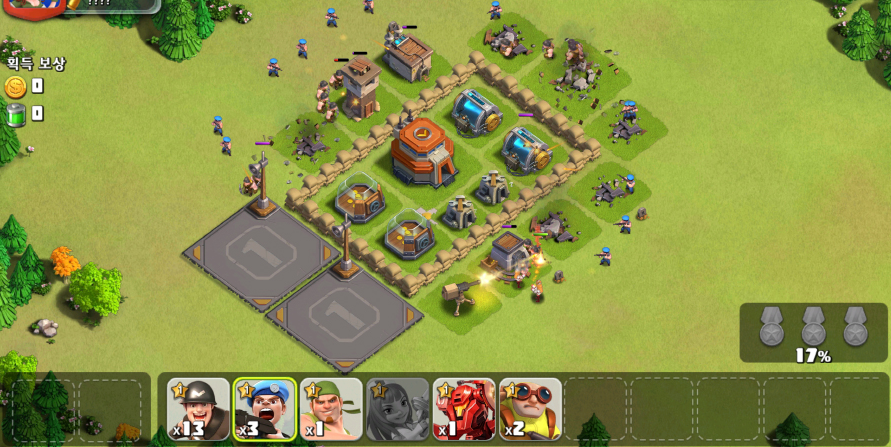The image size is (891, 447).
Task: Pick the green-bandana commando troop card
Action: click(331, 409)
